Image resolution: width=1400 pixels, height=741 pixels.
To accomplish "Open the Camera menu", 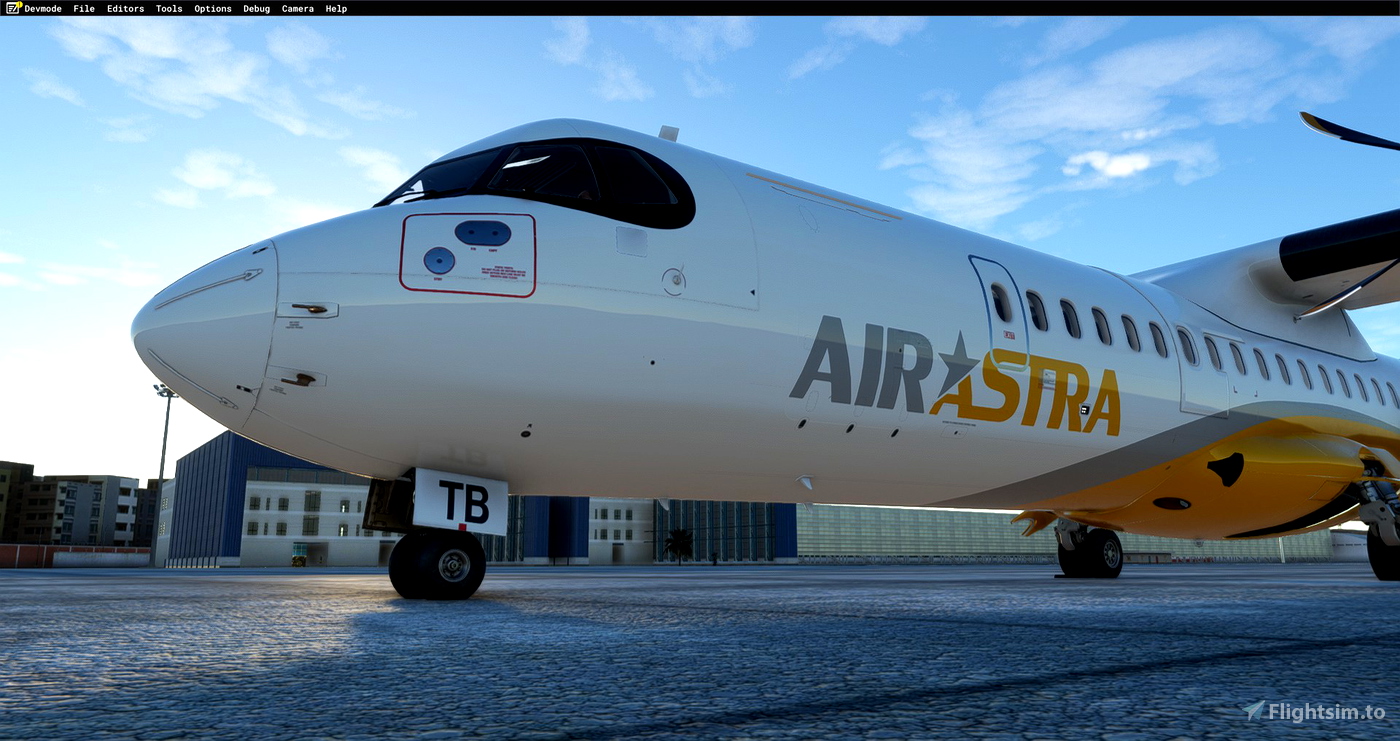I will tap(297, 8).
